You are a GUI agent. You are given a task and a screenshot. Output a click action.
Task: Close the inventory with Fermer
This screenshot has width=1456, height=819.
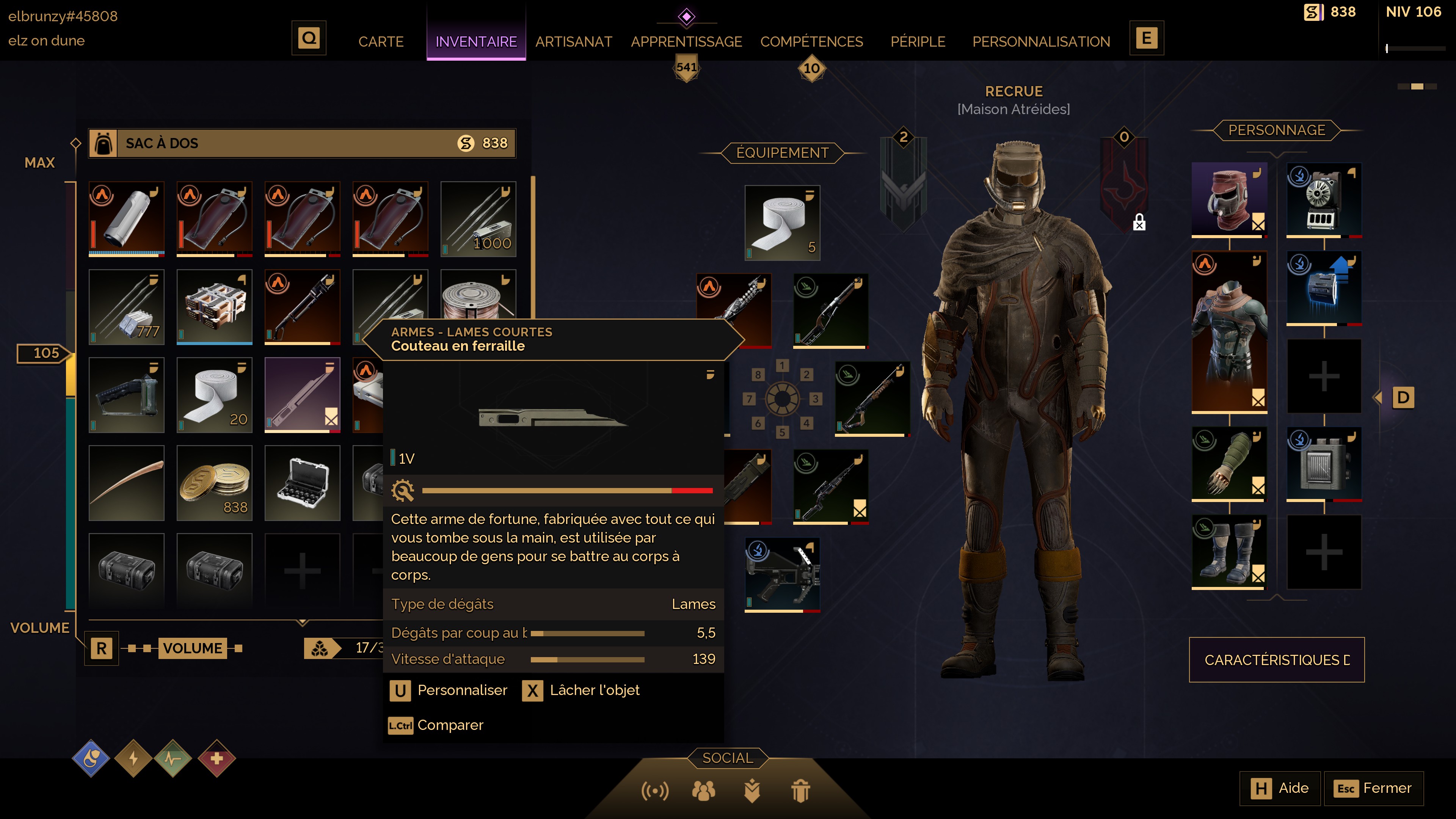(x=1373, y=788)
